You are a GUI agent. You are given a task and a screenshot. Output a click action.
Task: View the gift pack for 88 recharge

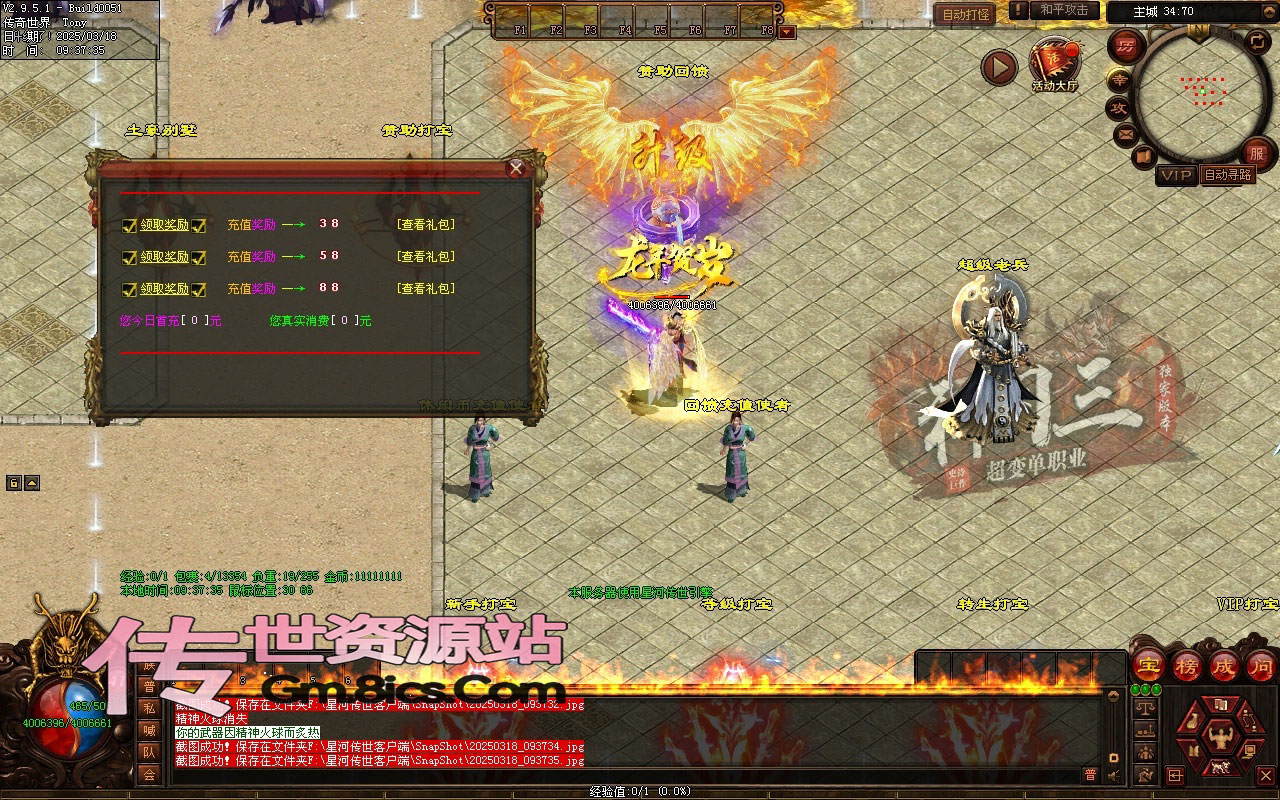click(x=426, y=289)
